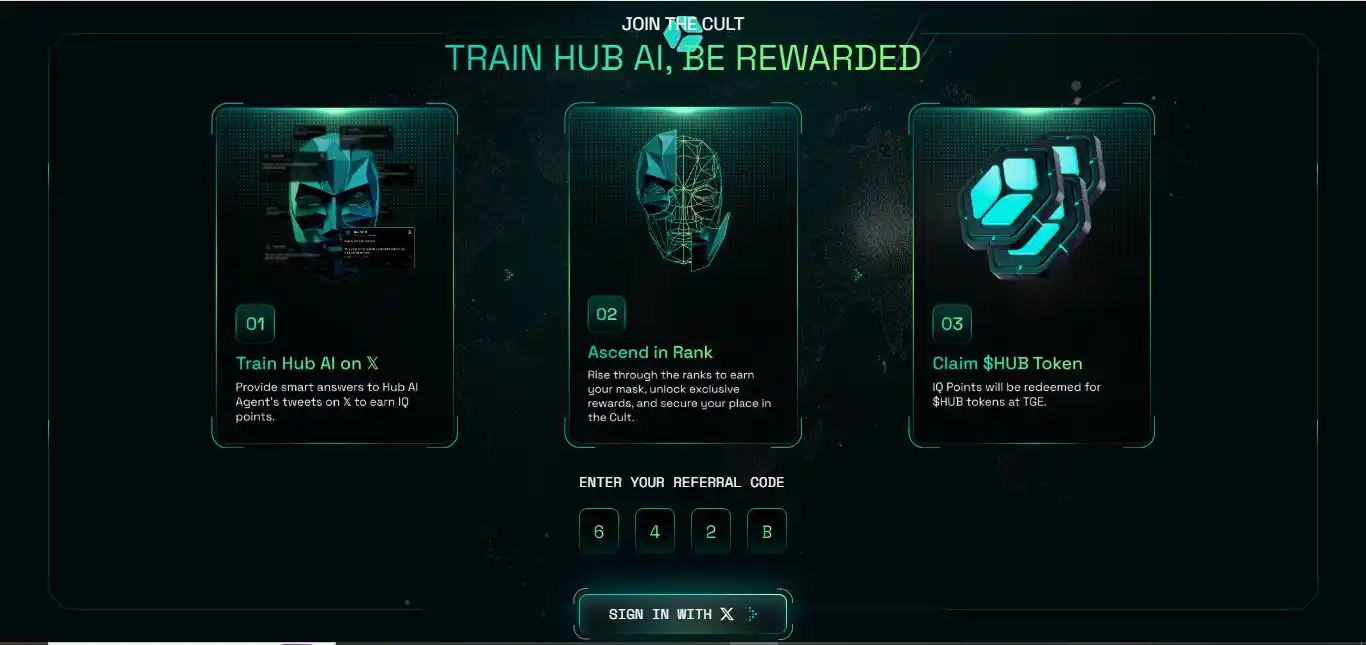Select the referral code box containing 6
The image size is (1366, 645).
click(599, 531)
